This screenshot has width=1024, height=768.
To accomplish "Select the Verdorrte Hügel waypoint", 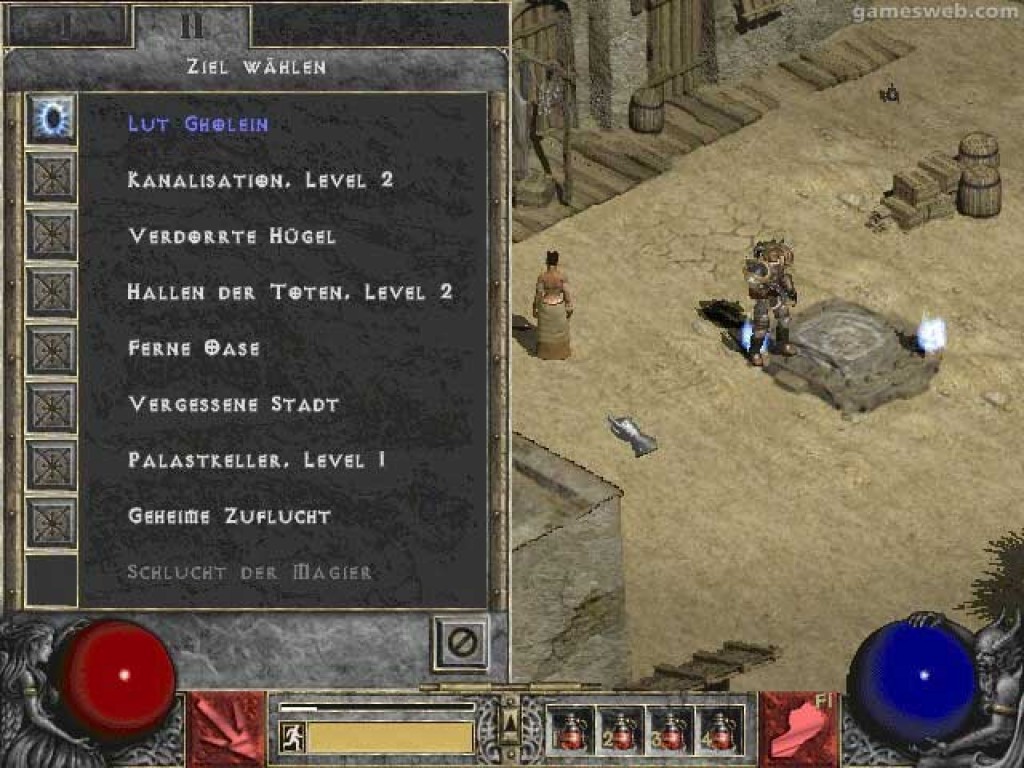I will click(x=231, y=236).
